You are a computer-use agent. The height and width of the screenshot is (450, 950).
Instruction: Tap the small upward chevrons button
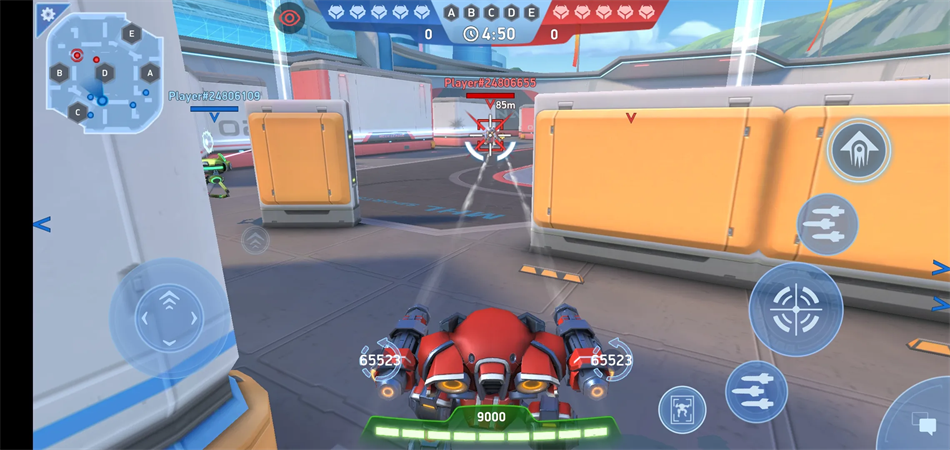256,240
